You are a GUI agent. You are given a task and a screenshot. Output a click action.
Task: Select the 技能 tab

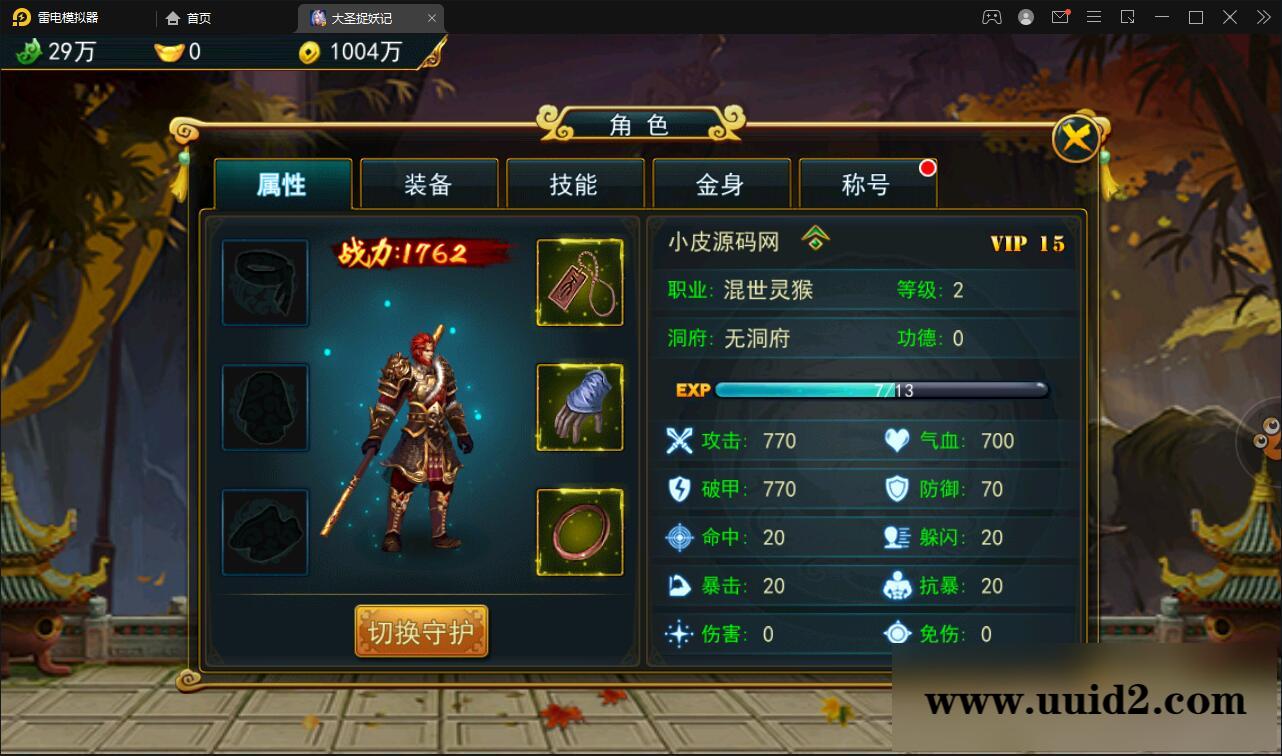574,185
